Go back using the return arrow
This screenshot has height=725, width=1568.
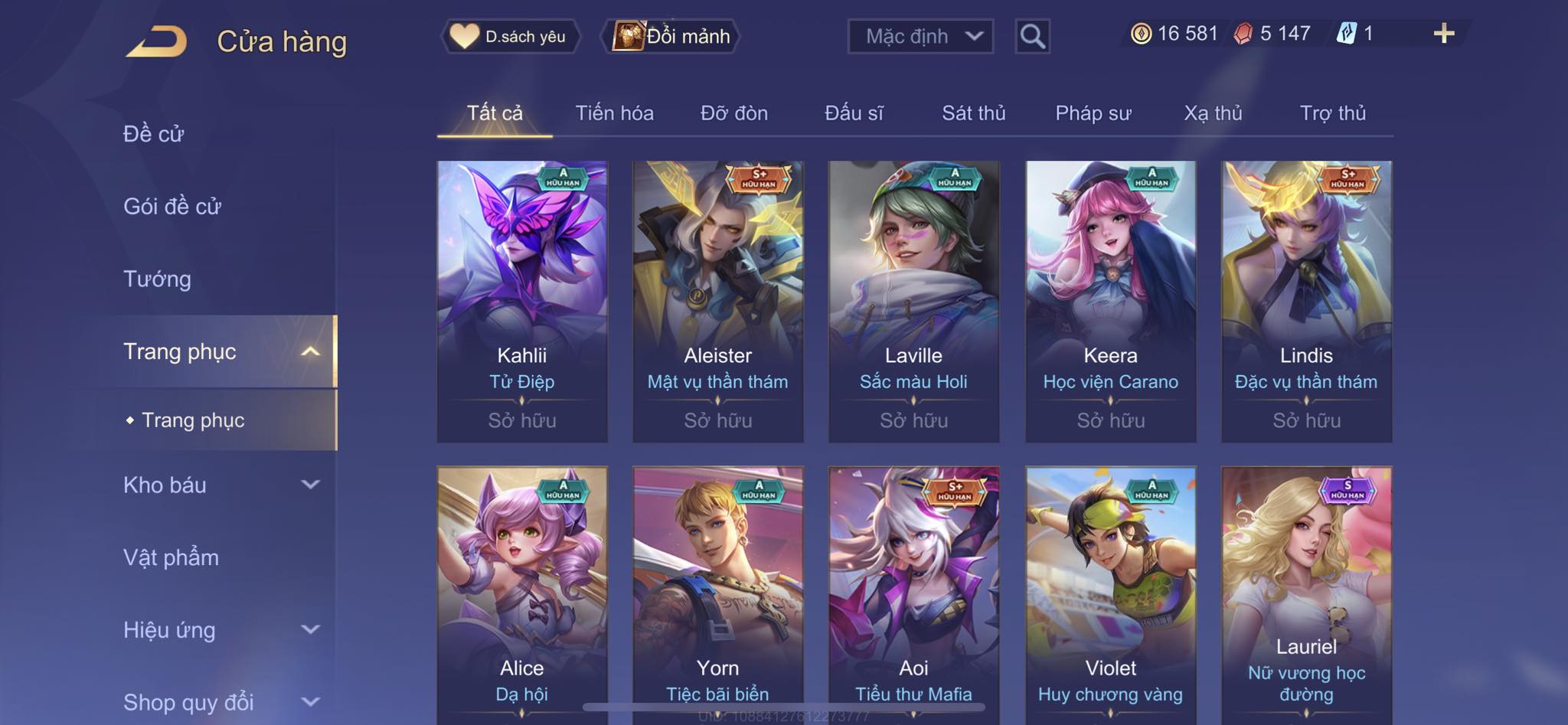(x=157, y=41)
